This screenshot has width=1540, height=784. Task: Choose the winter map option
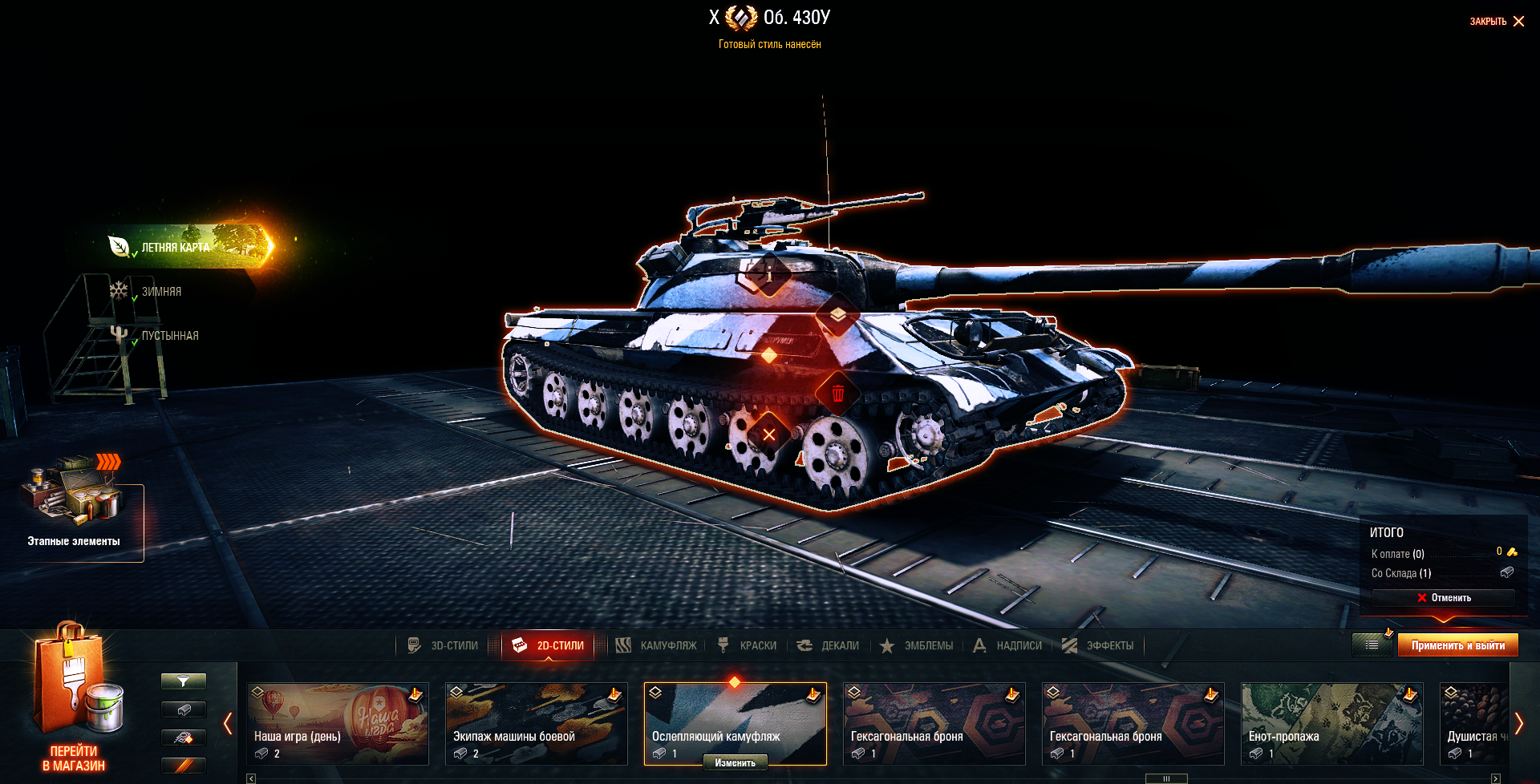(161, 292)
